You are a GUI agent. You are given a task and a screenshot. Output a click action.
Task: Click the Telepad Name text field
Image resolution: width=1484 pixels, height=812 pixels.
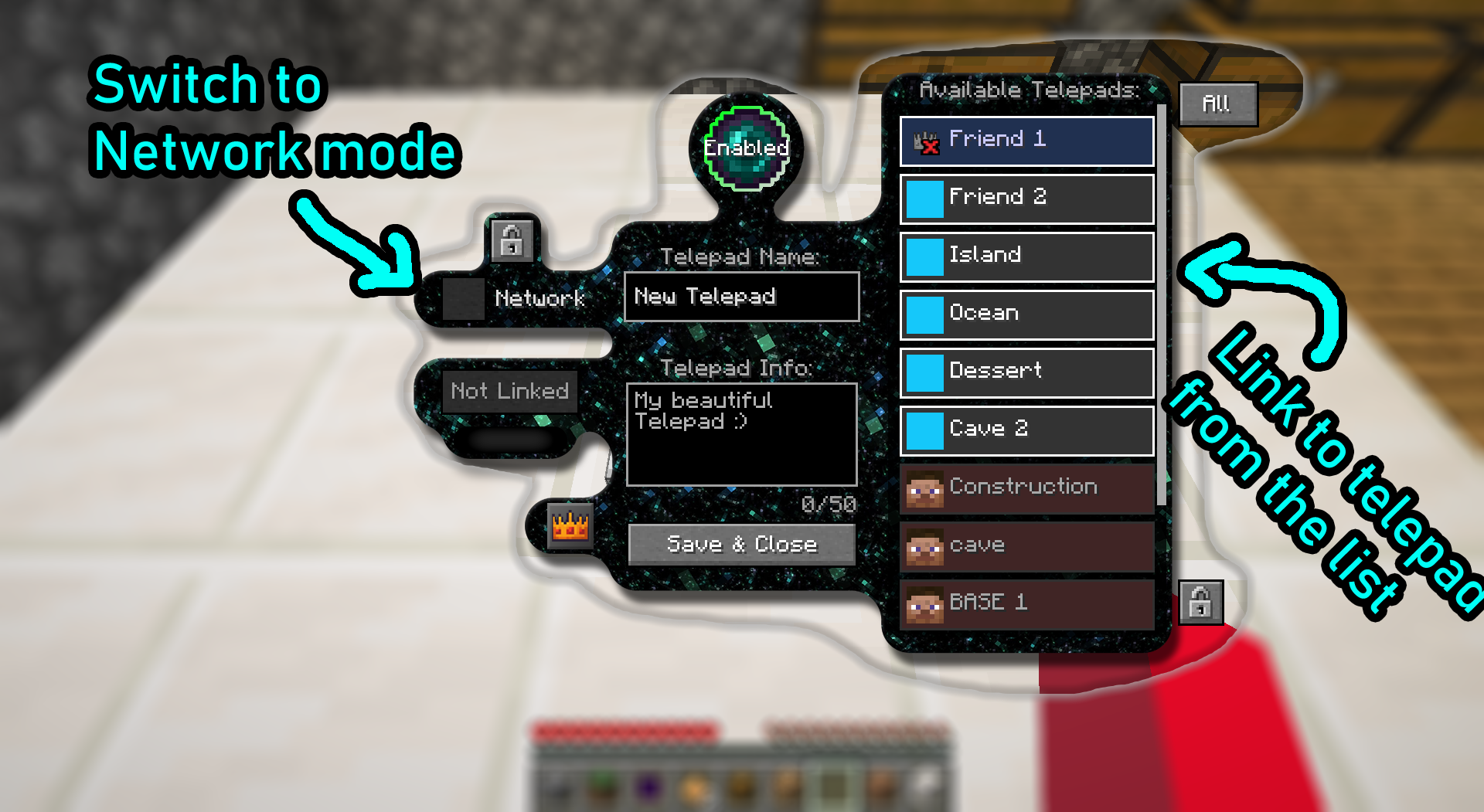741,297
